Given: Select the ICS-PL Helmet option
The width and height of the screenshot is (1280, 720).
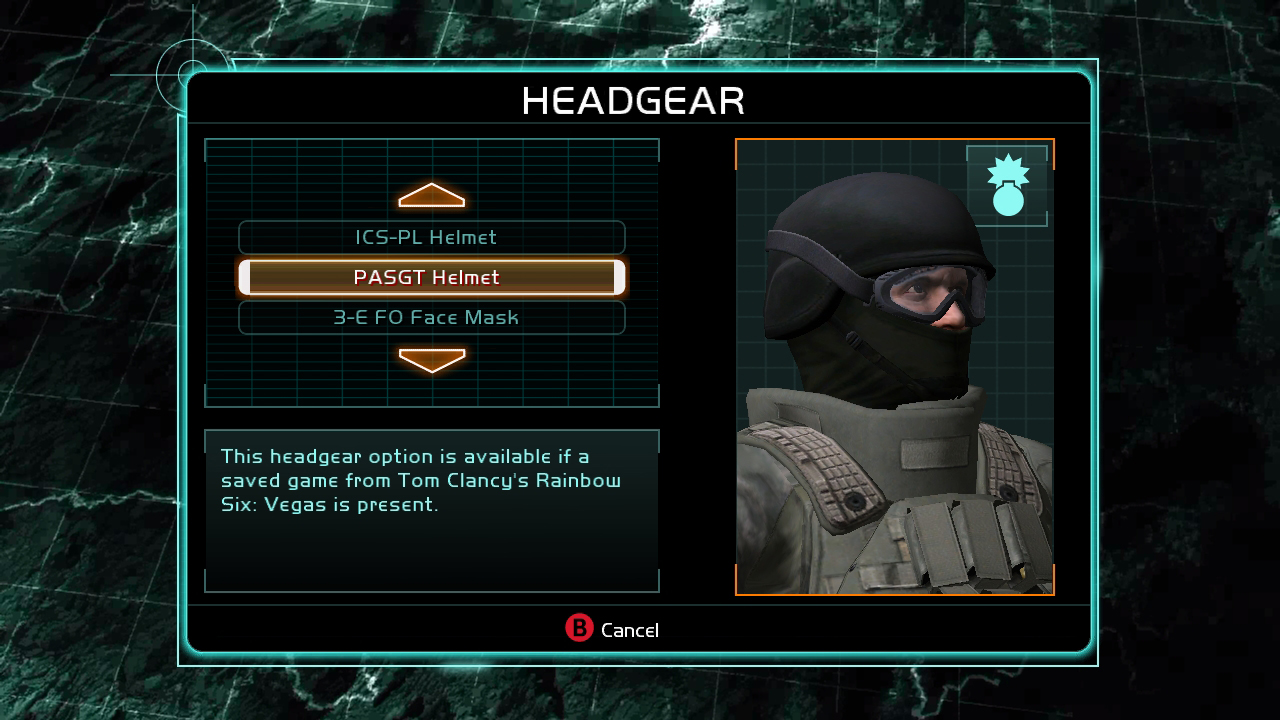Looking at the screenshot, I should 431,238.
